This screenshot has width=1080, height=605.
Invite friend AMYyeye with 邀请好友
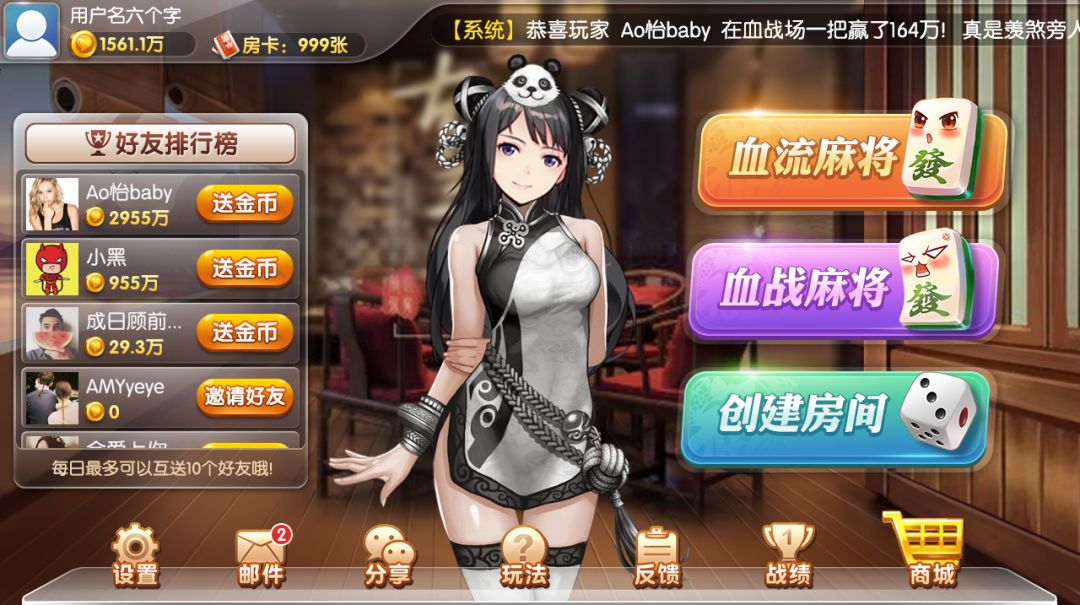(x=244, y=396)
